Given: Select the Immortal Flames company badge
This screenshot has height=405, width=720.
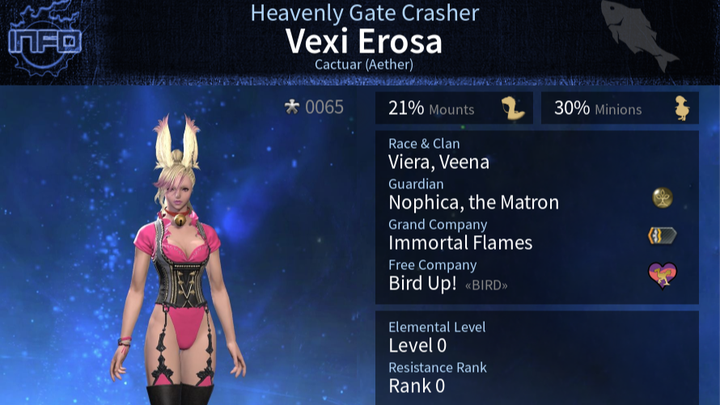Looking at the screenshot, I should pos(661,236).
